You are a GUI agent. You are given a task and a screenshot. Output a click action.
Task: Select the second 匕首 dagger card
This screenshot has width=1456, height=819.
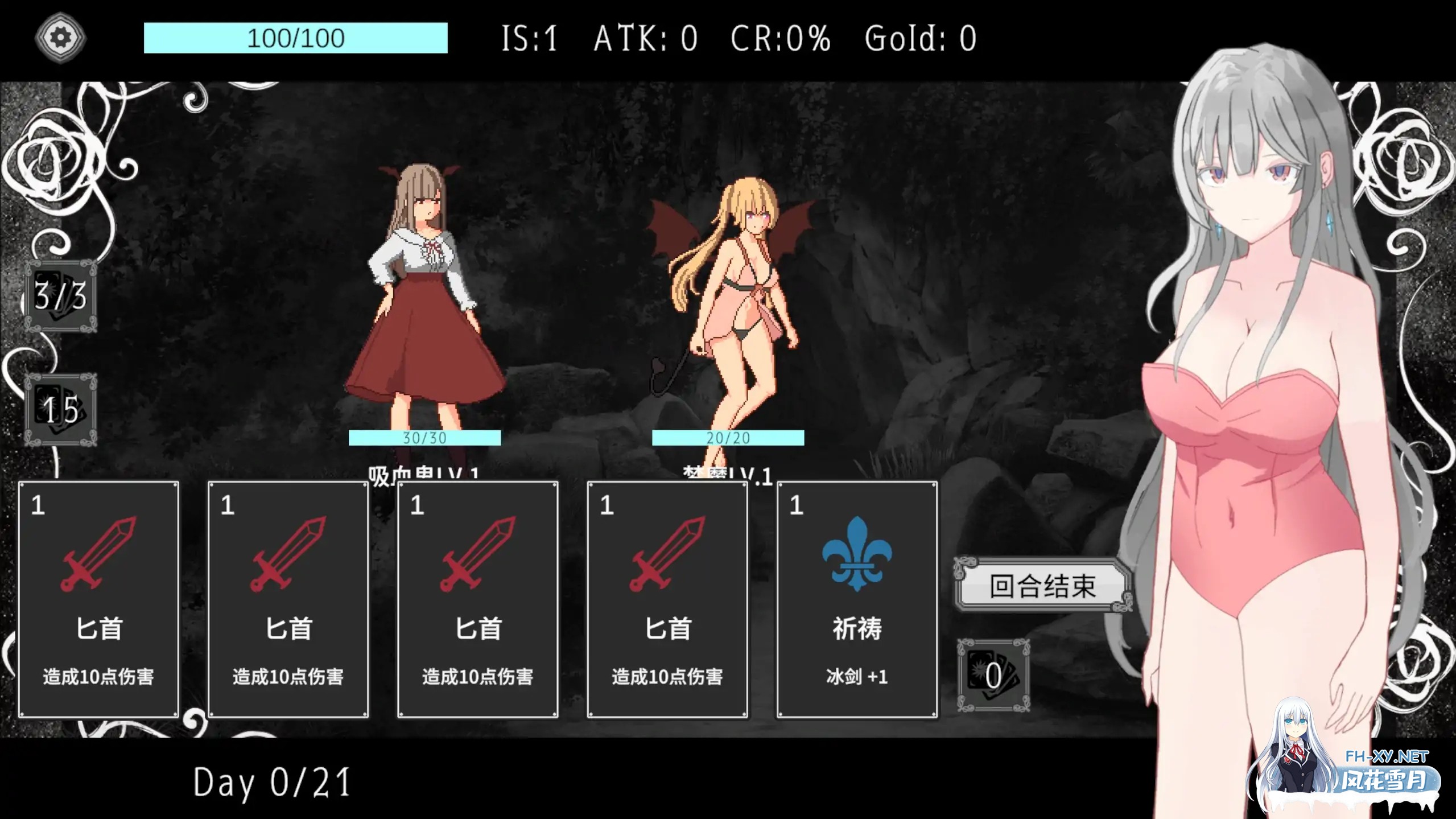288,598
